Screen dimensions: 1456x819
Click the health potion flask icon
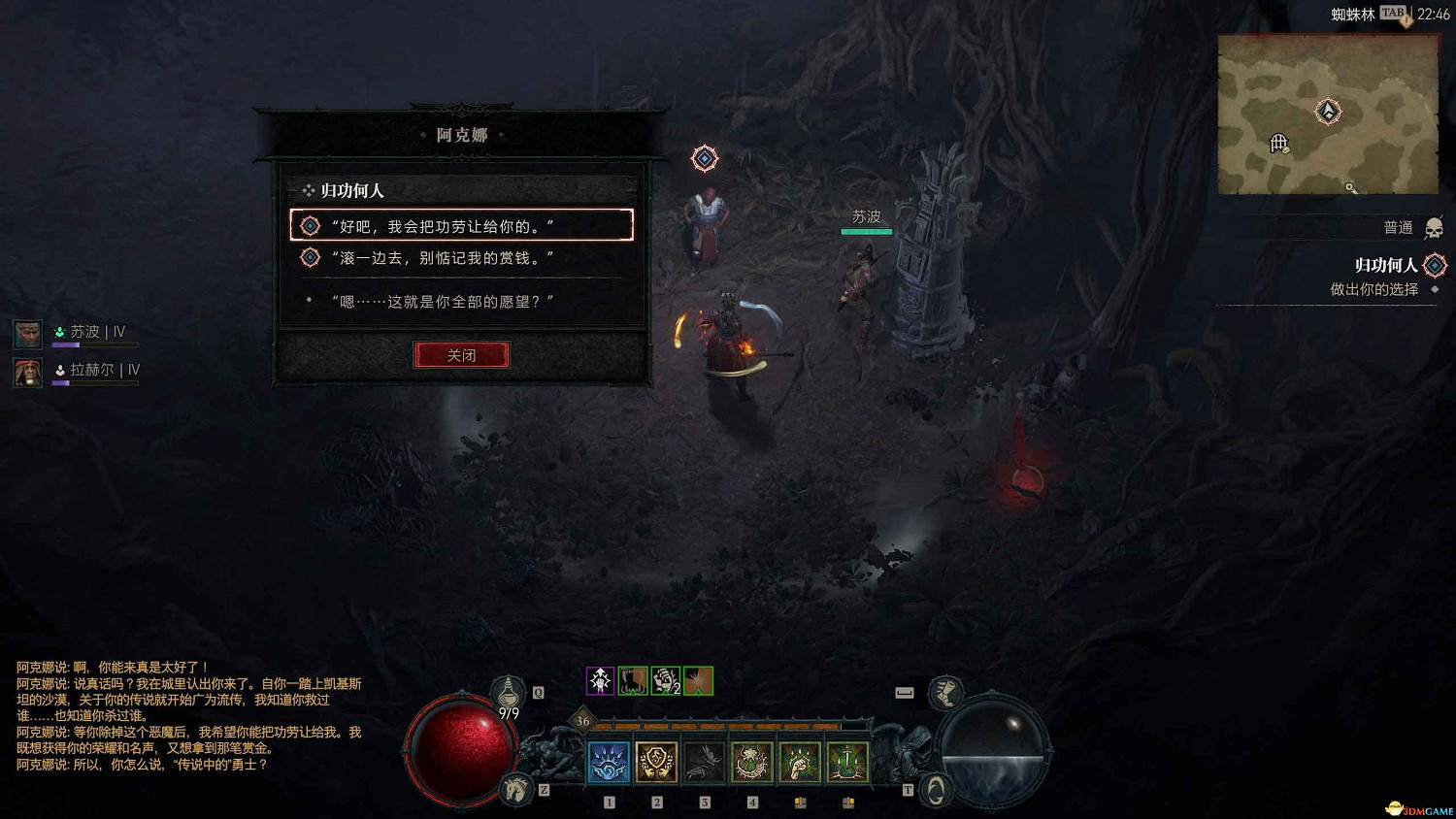pos(510,691)
